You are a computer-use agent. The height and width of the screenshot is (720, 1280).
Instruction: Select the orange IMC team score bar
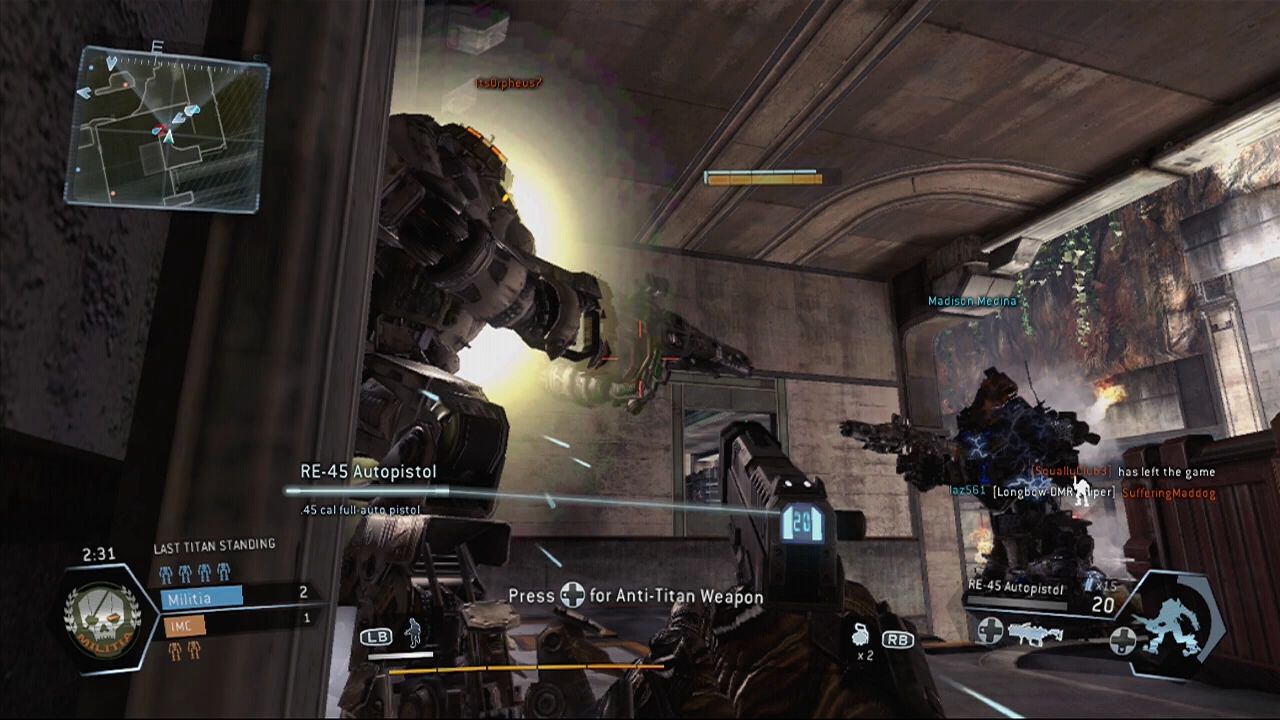coord(183,626)
